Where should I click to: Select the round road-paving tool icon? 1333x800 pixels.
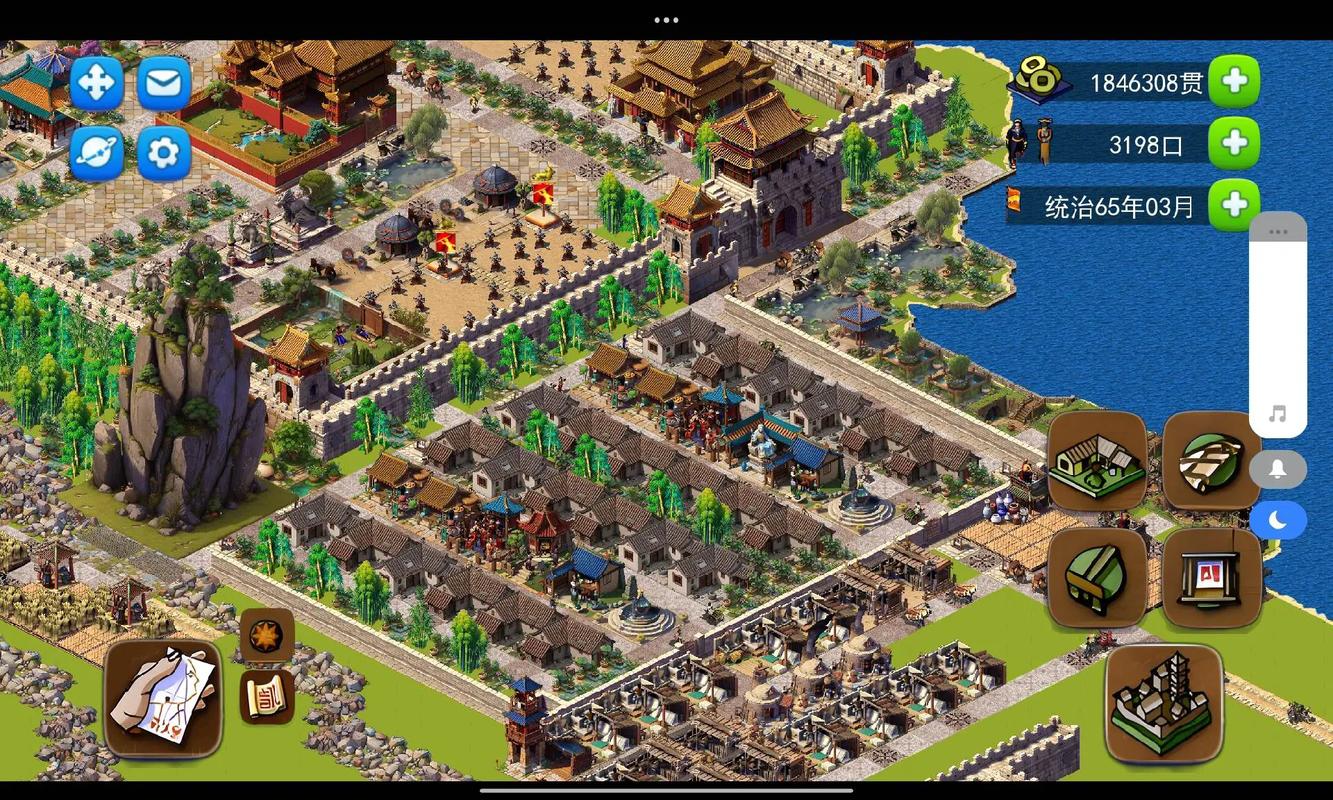(x=1211, y=462)
